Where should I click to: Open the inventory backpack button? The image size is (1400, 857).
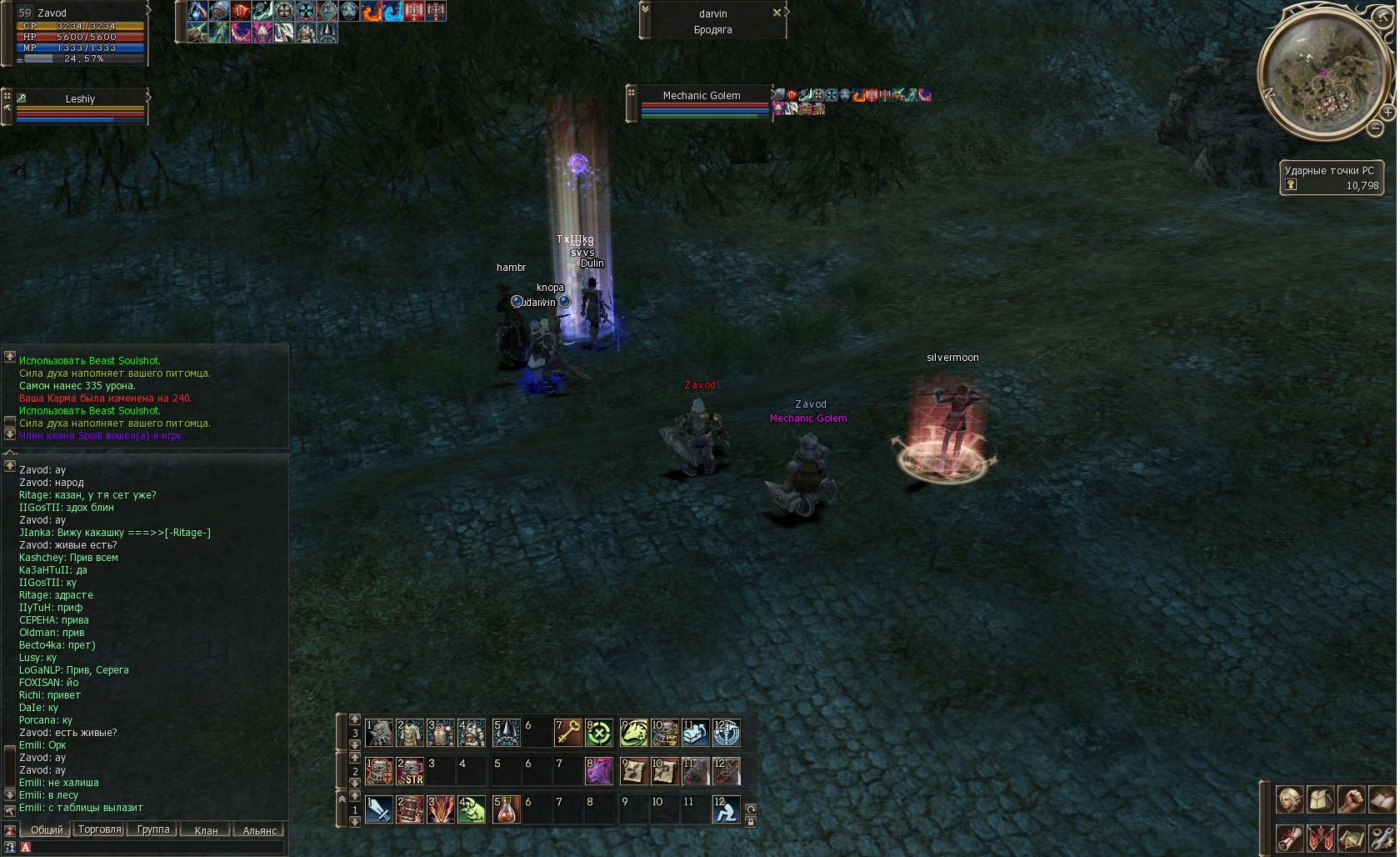pyautogui.click(x=1321, y=799)
